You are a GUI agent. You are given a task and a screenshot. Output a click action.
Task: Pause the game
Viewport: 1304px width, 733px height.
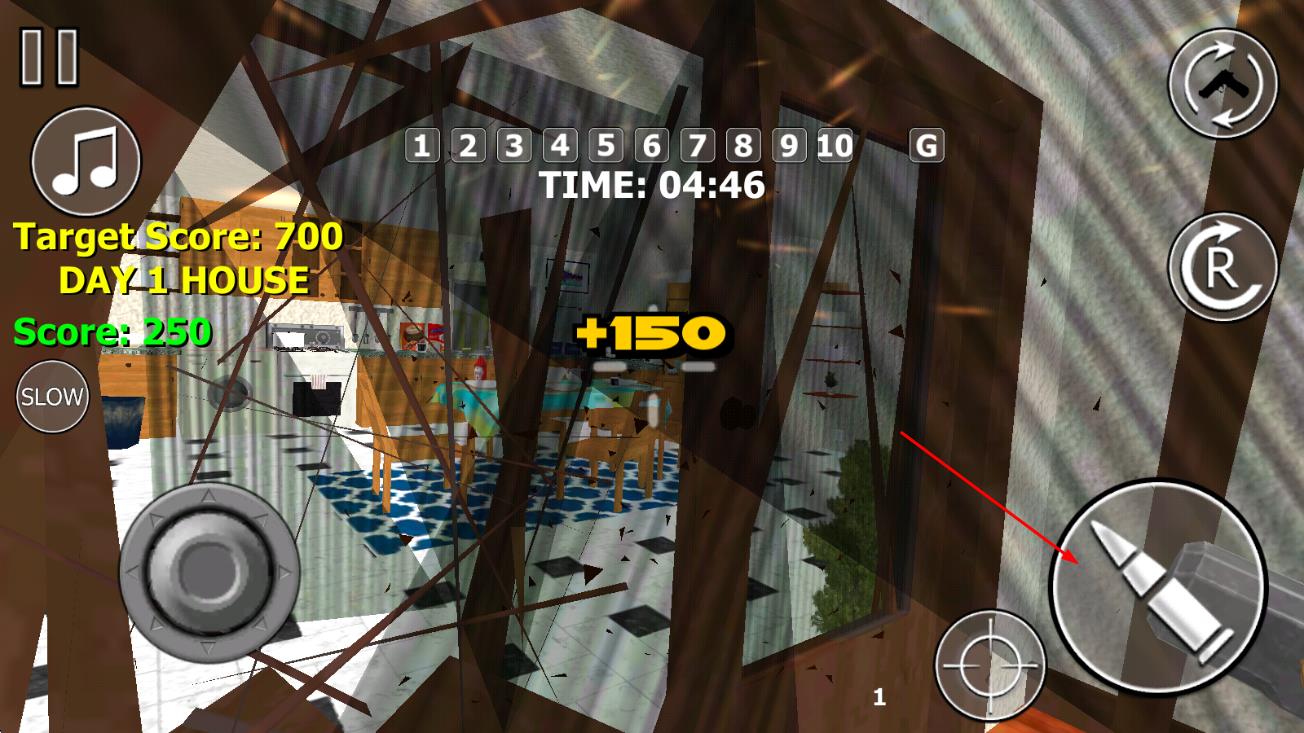[49, 57]
